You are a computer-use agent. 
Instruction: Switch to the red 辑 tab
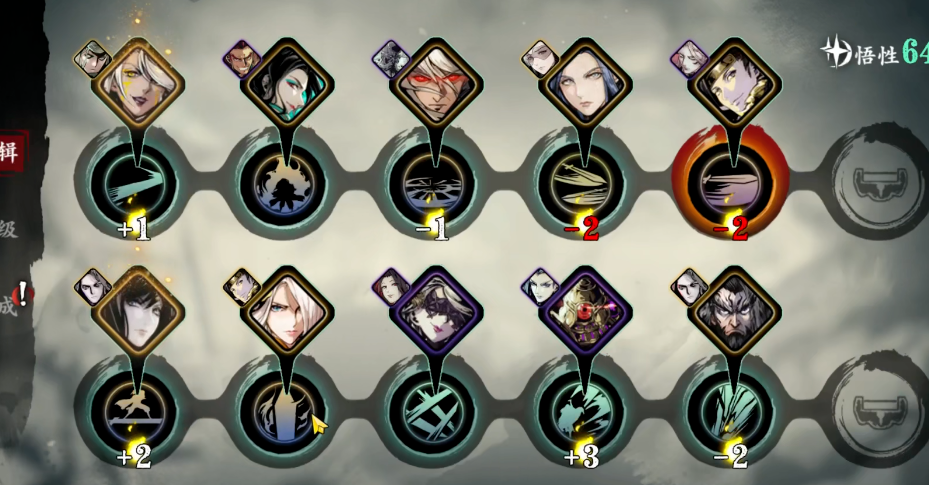pos(11,152)
